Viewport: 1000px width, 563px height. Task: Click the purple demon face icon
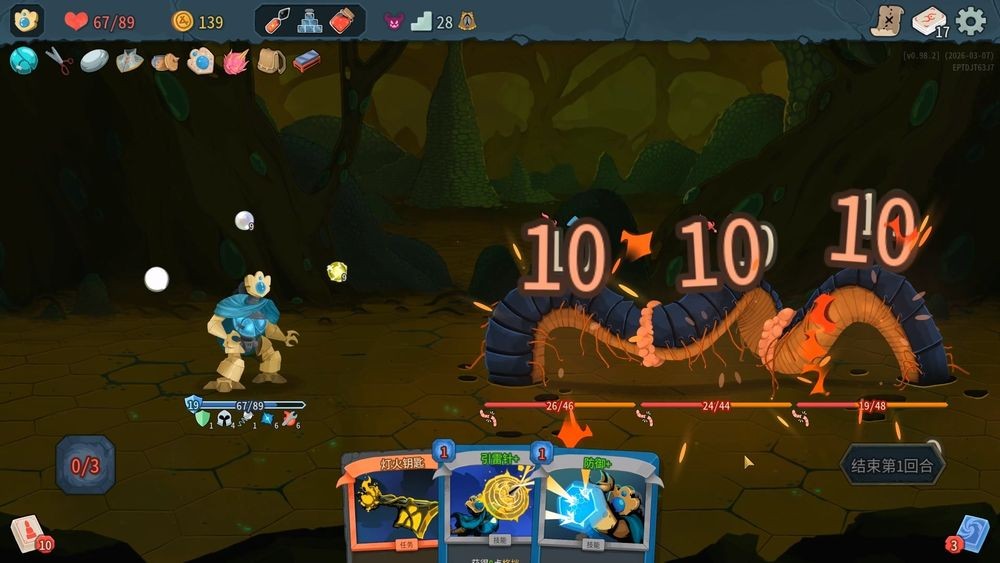394,22
